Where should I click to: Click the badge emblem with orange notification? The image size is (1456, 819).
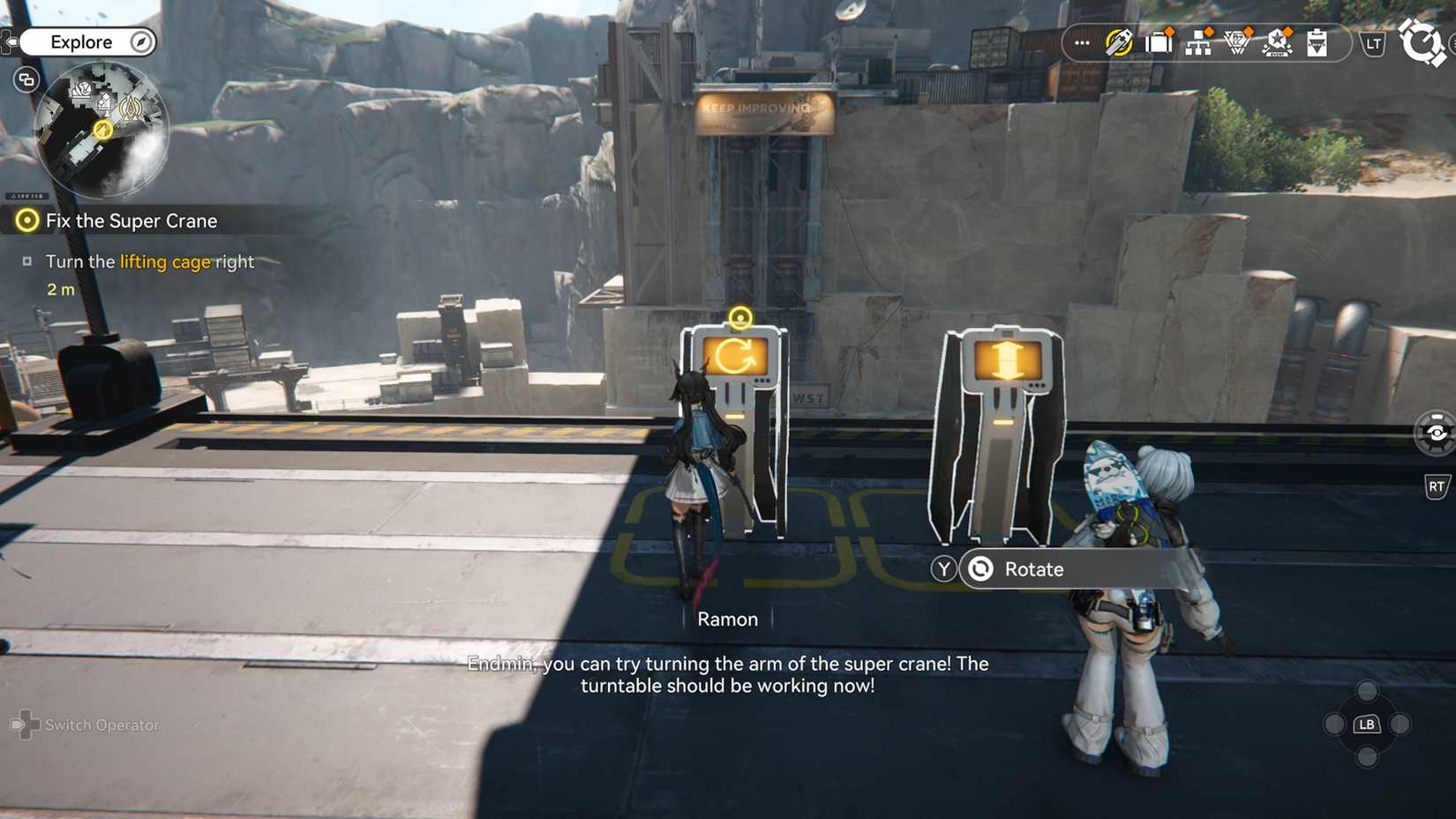tap(1236, 41)
